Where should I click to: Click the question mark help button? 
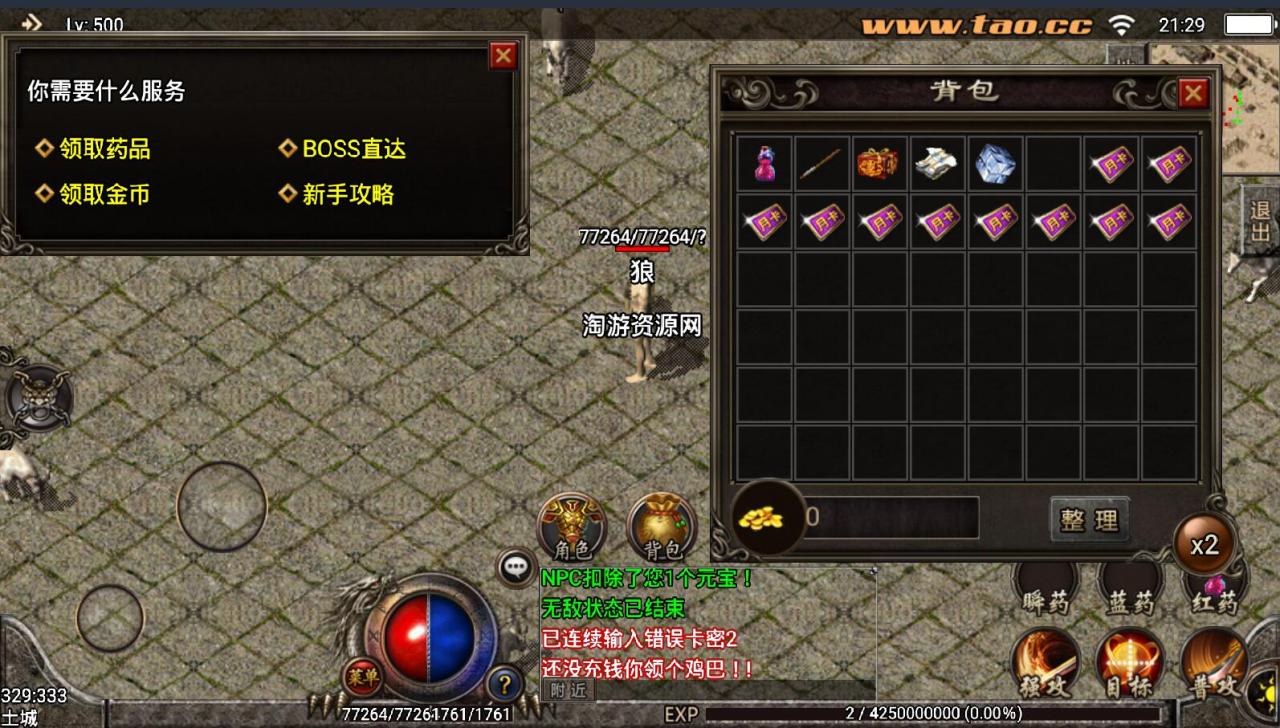point(505,684)
